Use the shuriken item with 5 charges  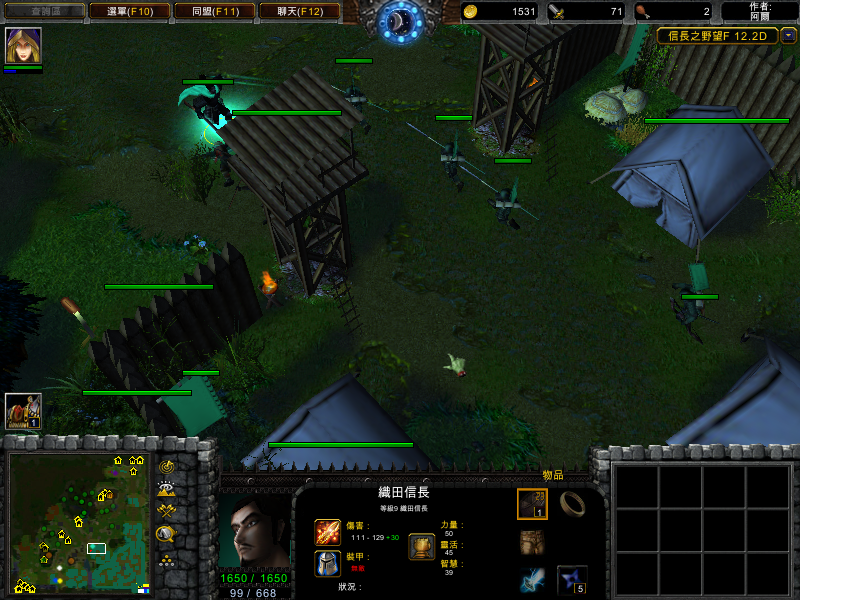[x=572, y=580]
